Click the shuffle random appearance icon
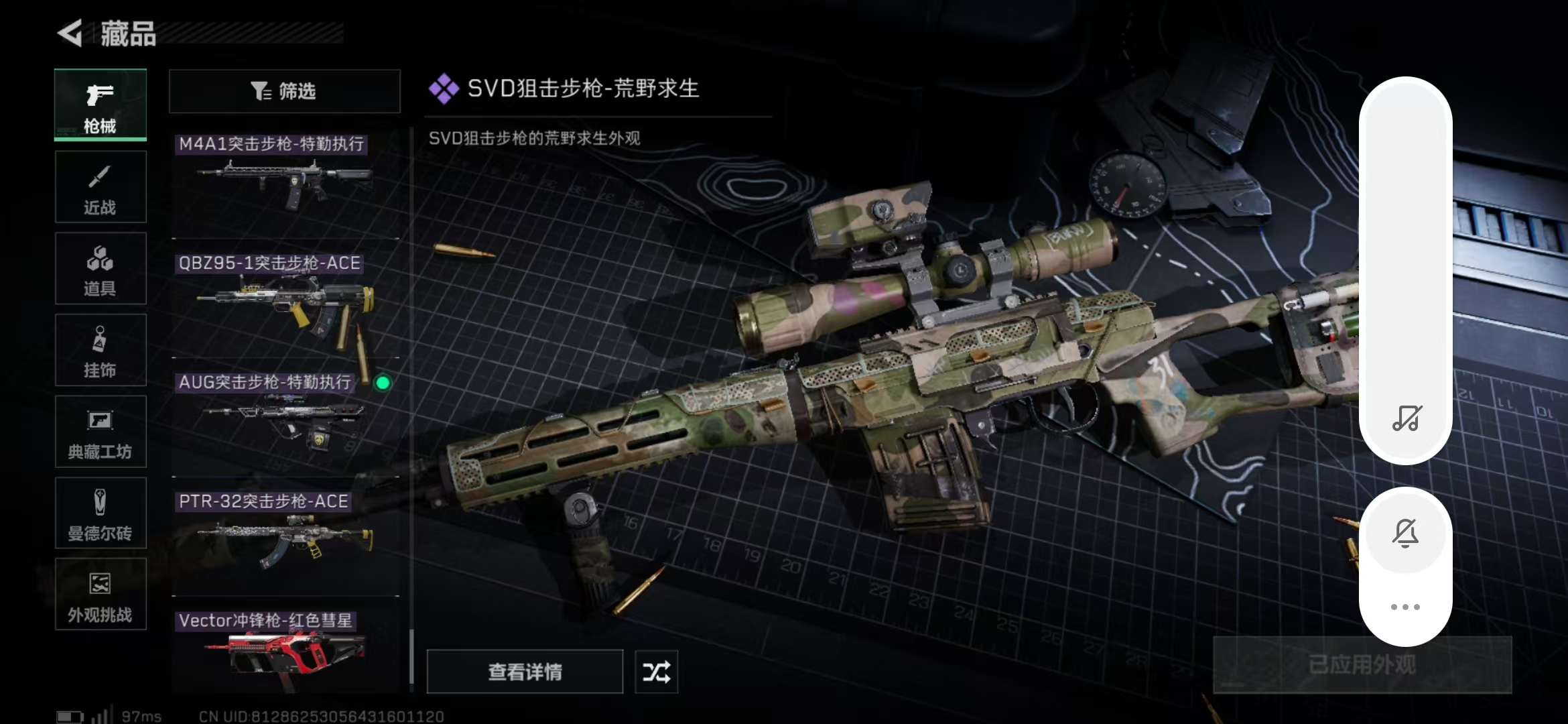The height and width of the screenshot is (724, 1568). (x=656, y=672)
